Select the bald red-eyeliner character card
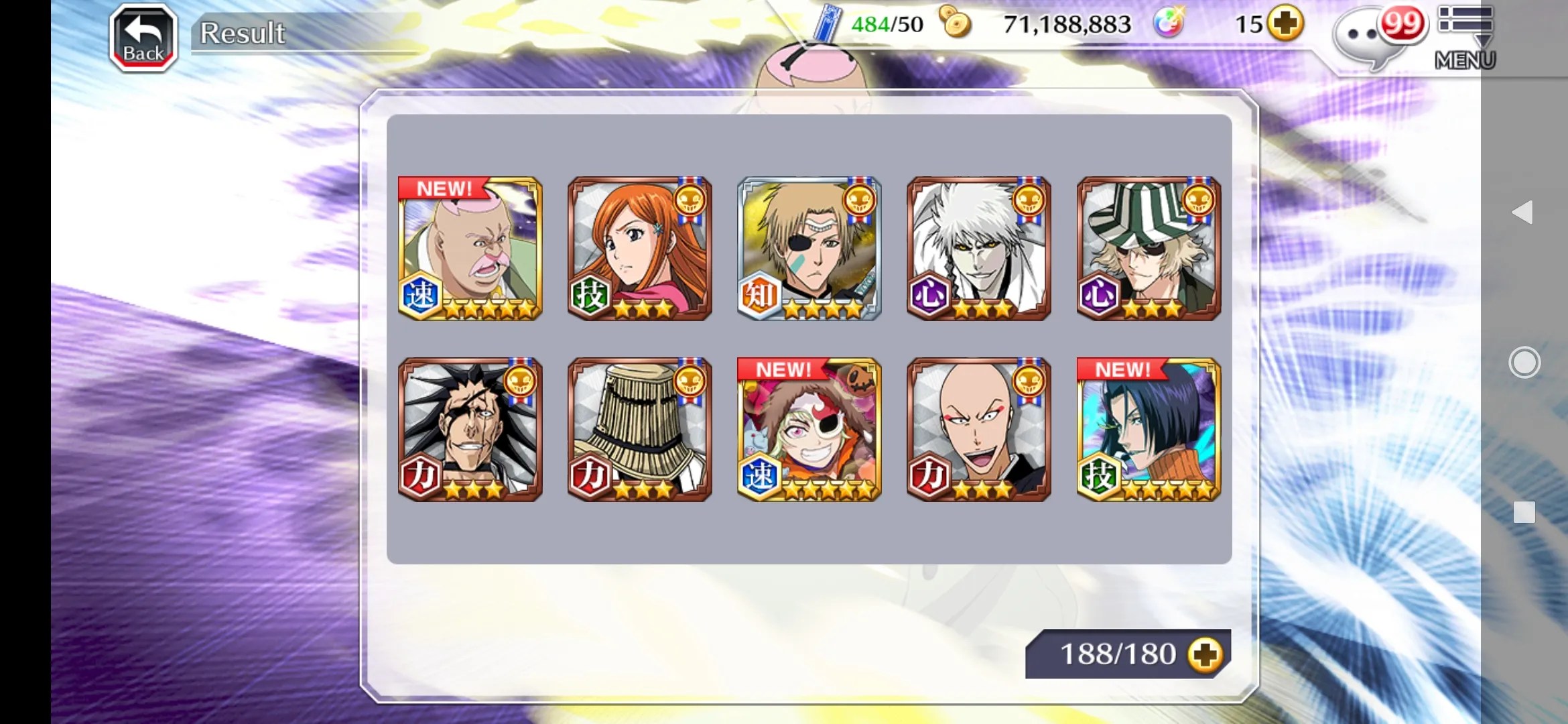Viewport: 1568px width, 724px height. pyautogui.click(x=979, y=430)
